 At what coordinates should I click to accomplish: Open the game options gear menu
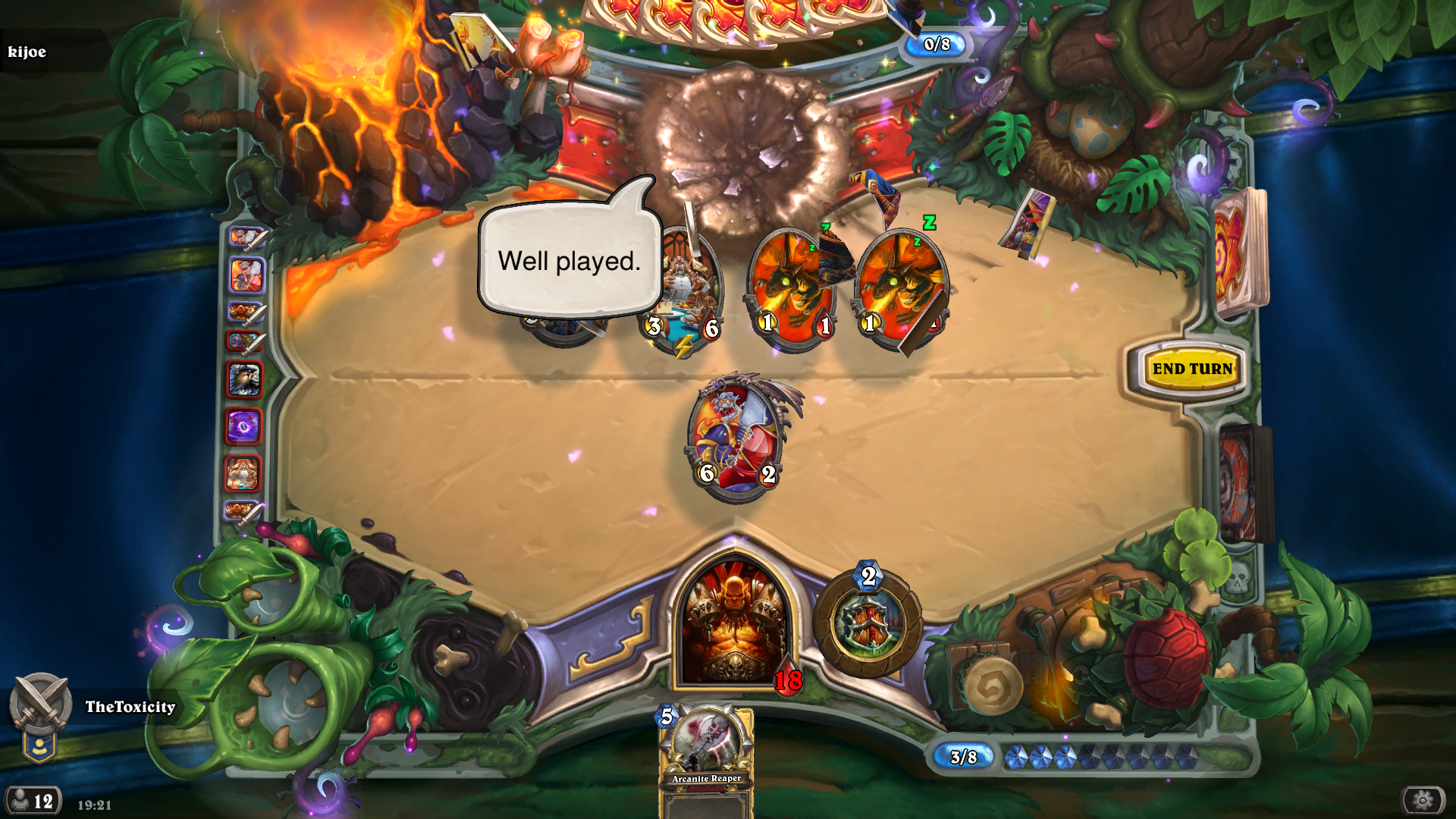[1423, 800]
